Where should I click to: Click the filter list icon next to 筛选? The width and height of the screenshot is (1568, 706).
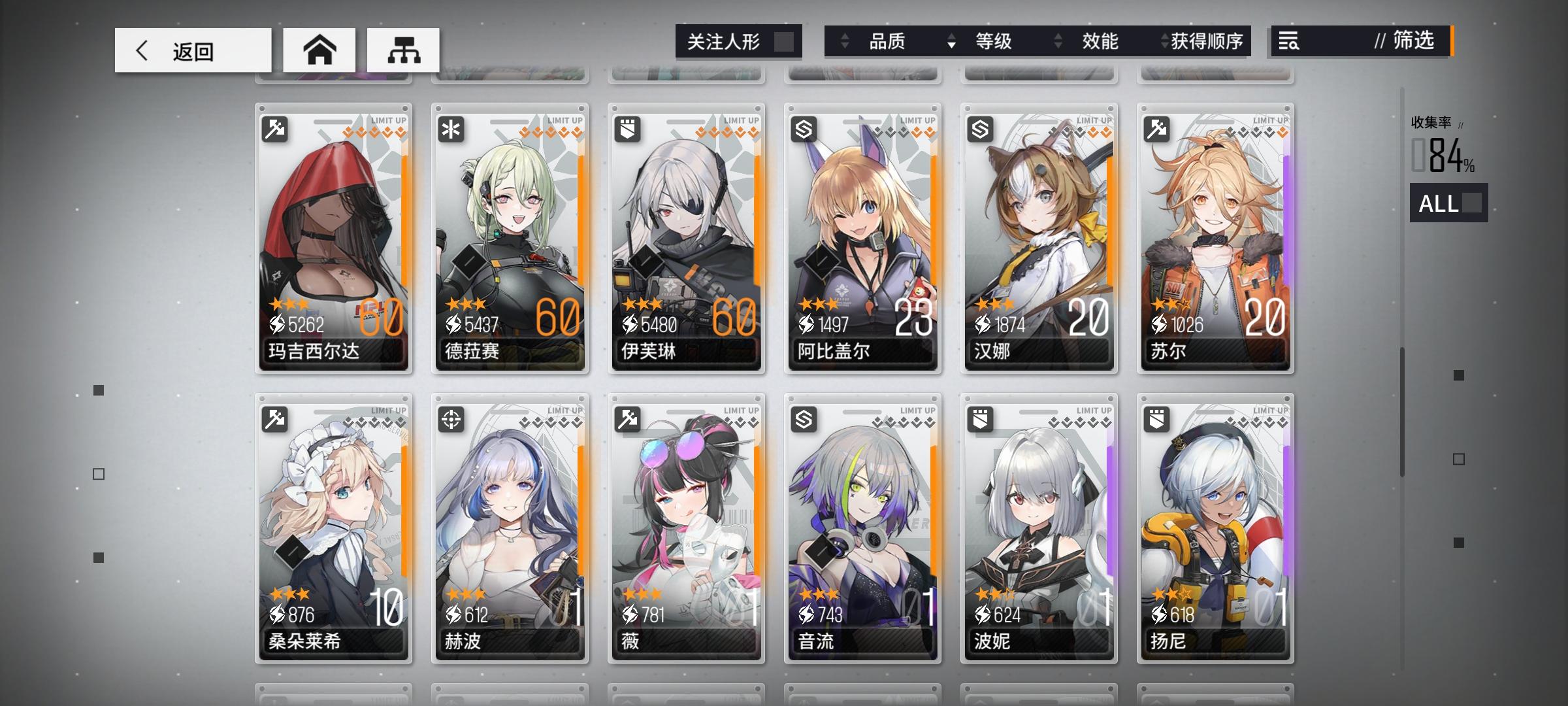(1290, 42)
